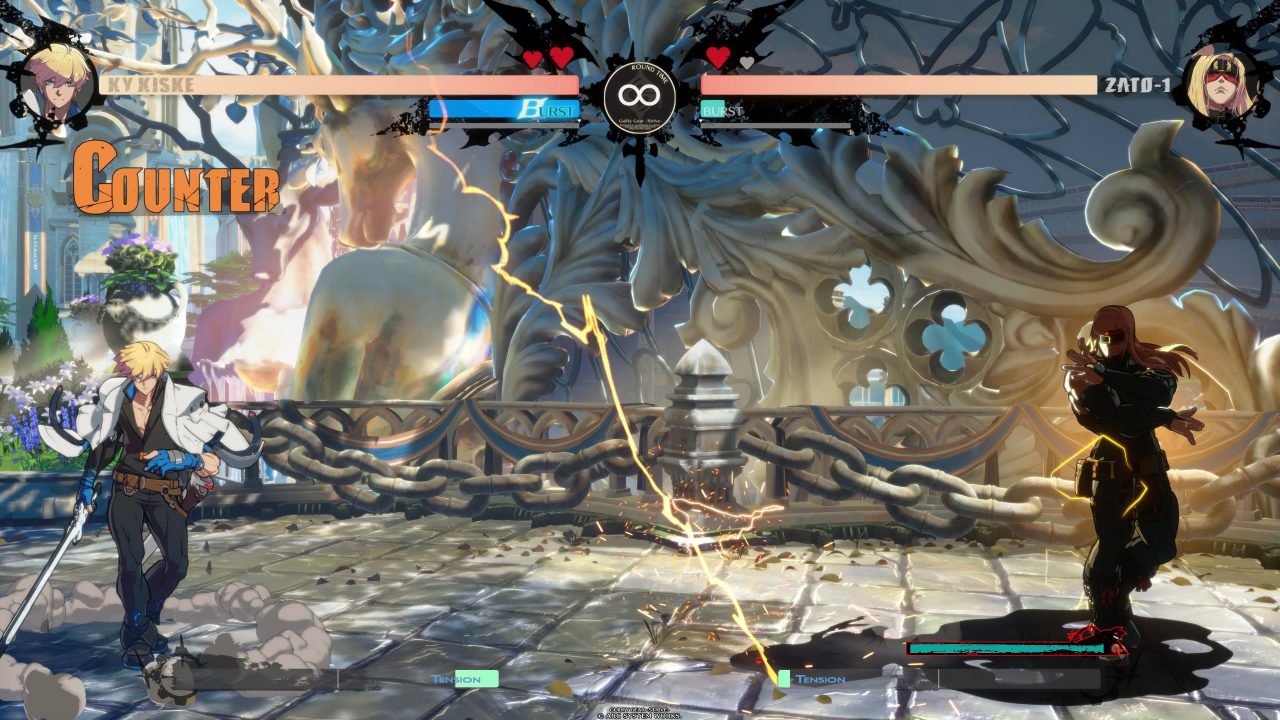The image size is (1280, 720).
Task: Select Zato-1's character portrait
Action: coord(1219,83)
